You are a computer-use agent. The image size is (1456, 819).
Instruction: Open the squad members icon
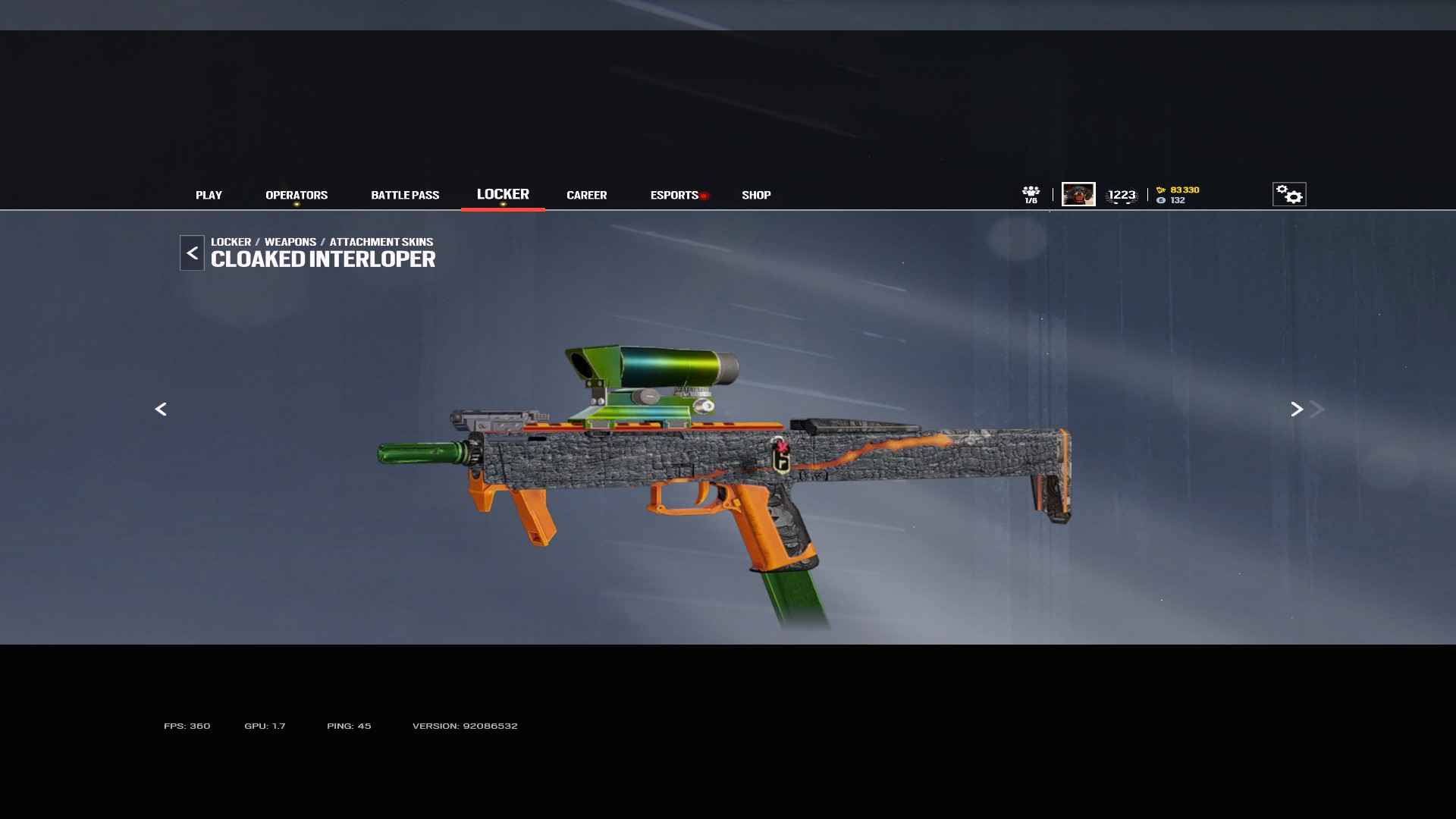pos(1031,194)
